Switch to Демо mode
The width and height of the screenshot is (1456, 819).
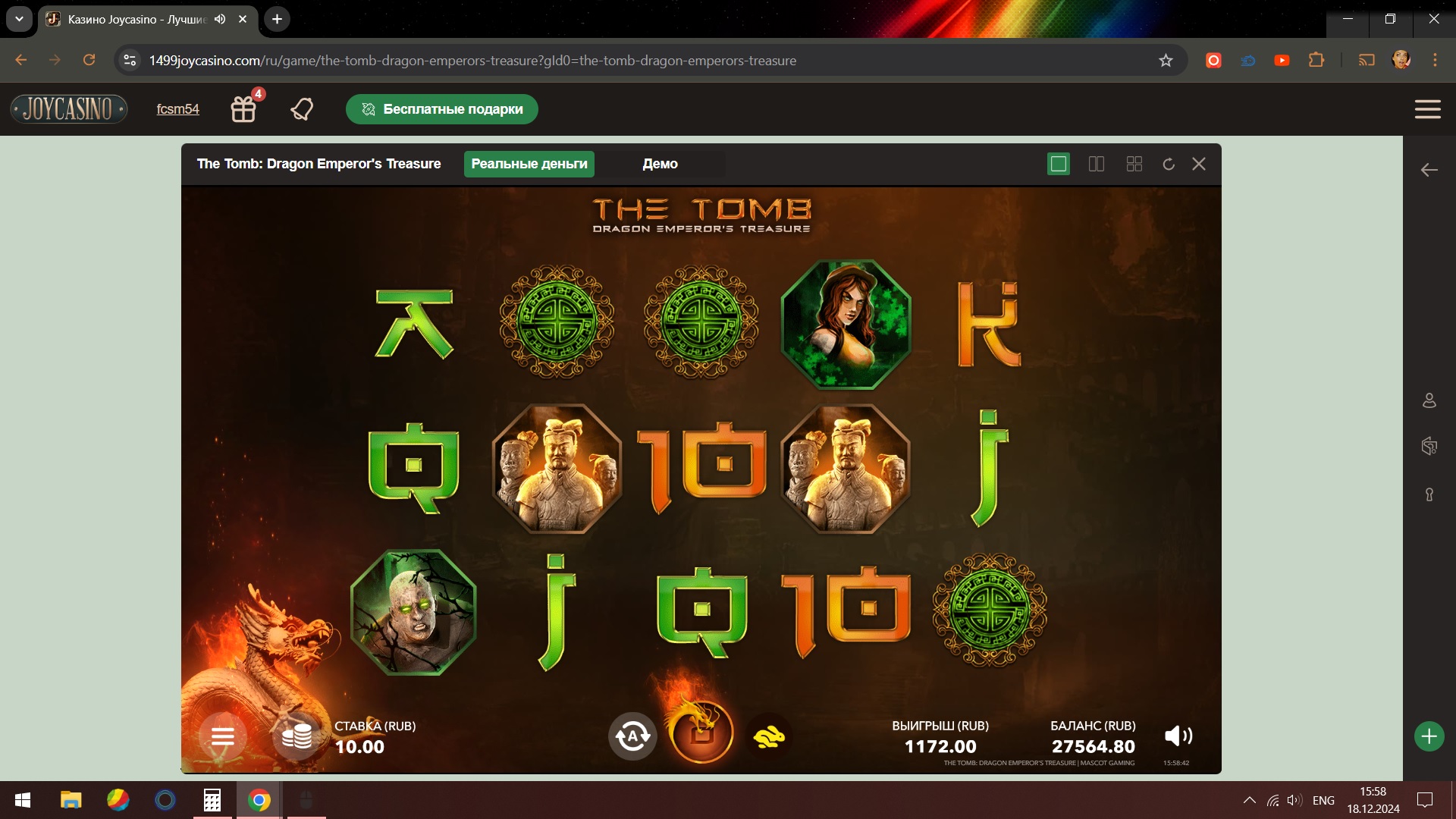[x=660, y=164]
